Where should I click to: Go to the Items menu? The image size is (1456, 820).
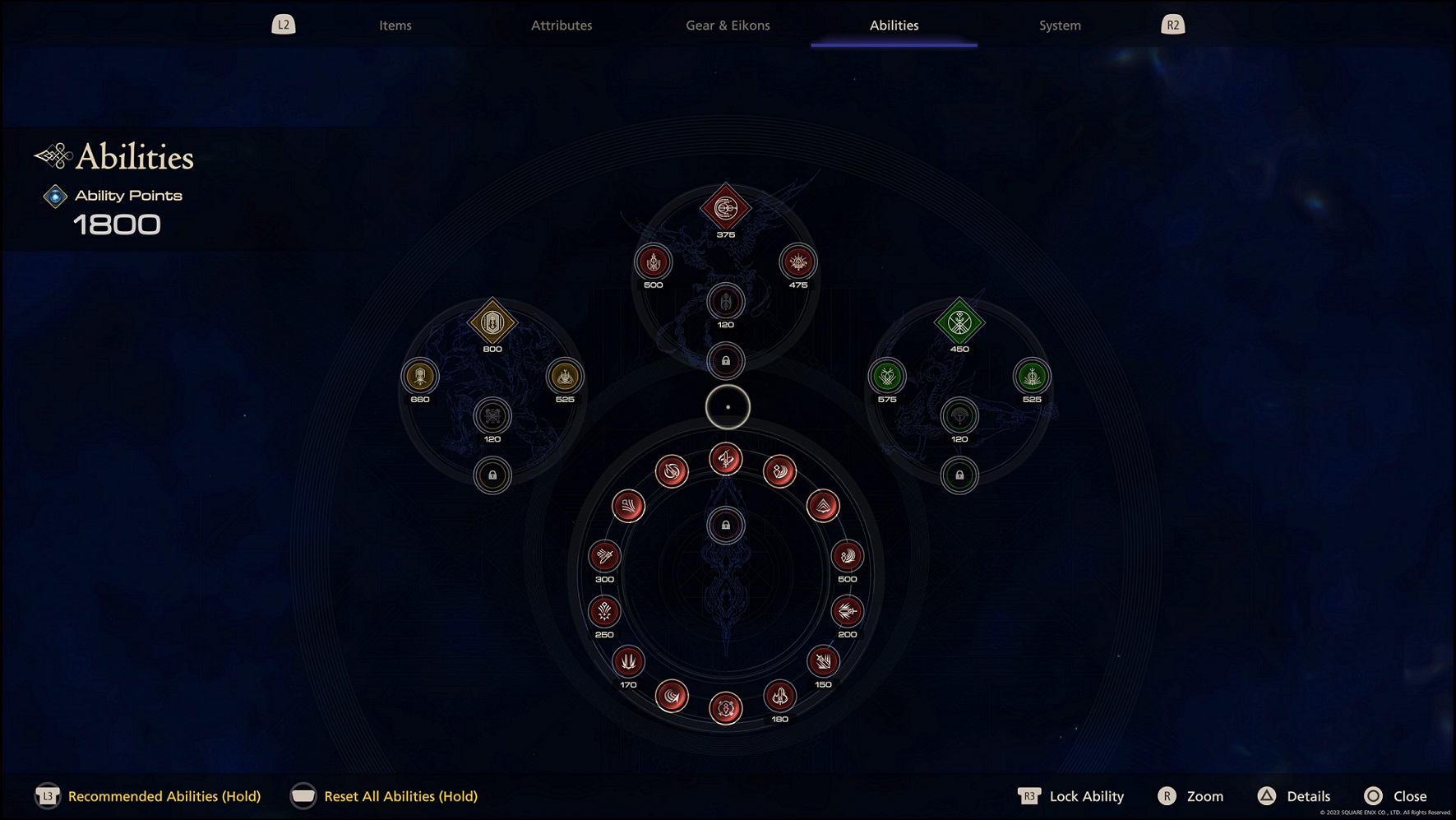click(x=395, y=25)
